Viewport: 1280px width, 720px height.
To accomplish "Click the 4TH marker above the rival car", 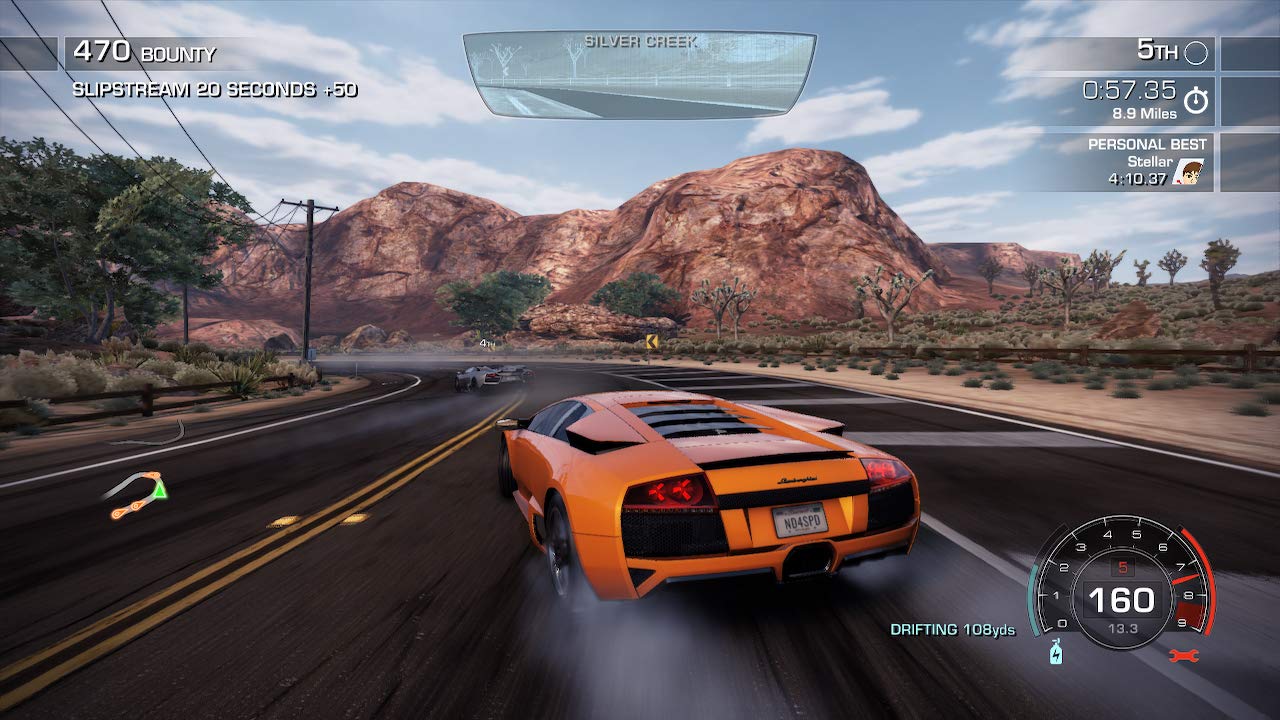I will [485, 341].
